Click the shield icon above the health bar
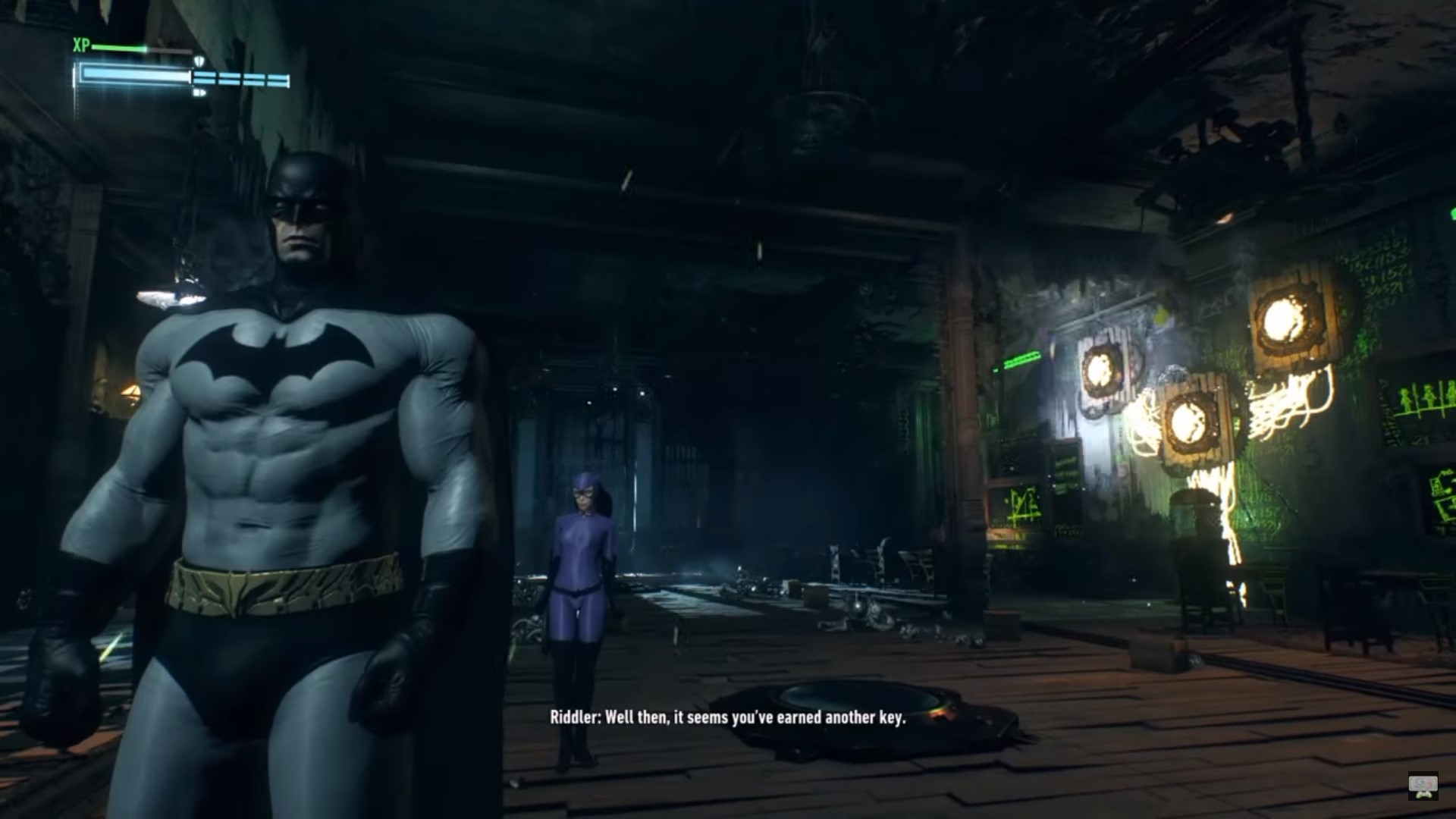Image resolution: width=1456 pixels, height=819 pixels. [x=199, y=60]
